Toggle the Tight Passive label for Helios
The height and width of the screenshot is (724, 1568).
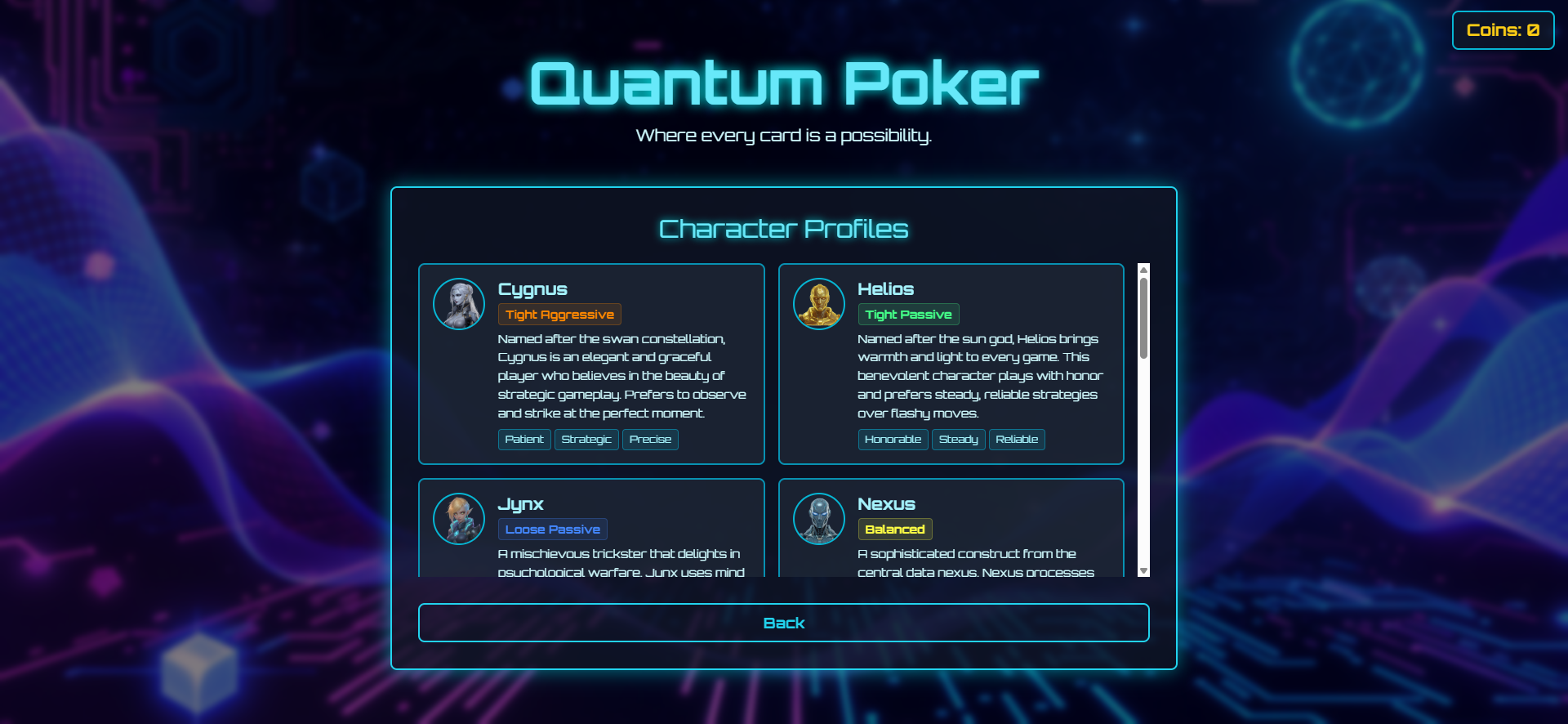pyautogui.click(x=908, y=314)
